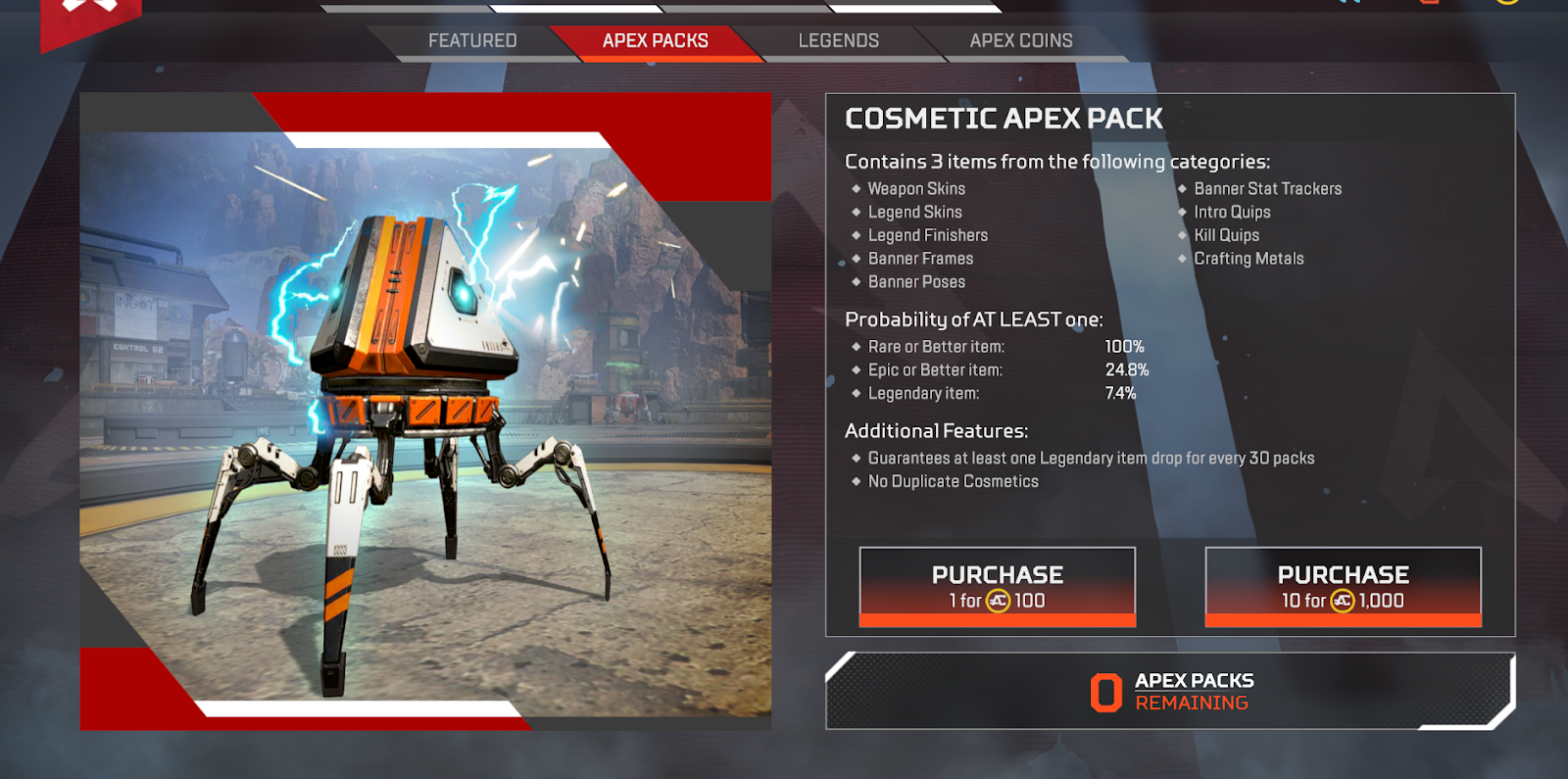Switch to the Featured tab
1568x779 pixels.
(472, 41)
